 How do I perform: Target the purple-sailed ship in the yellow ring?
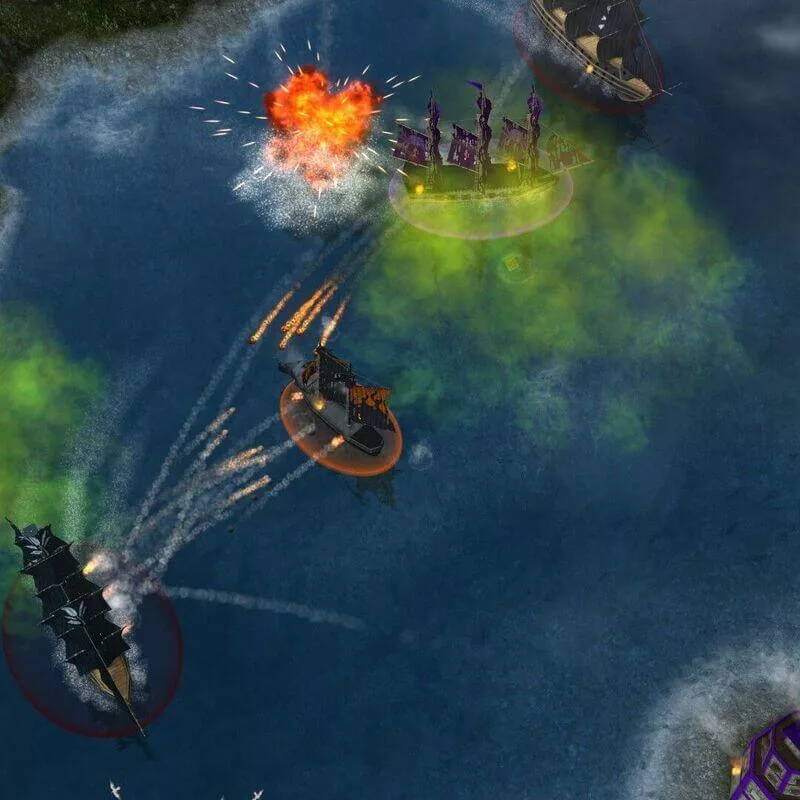[482, 162]
